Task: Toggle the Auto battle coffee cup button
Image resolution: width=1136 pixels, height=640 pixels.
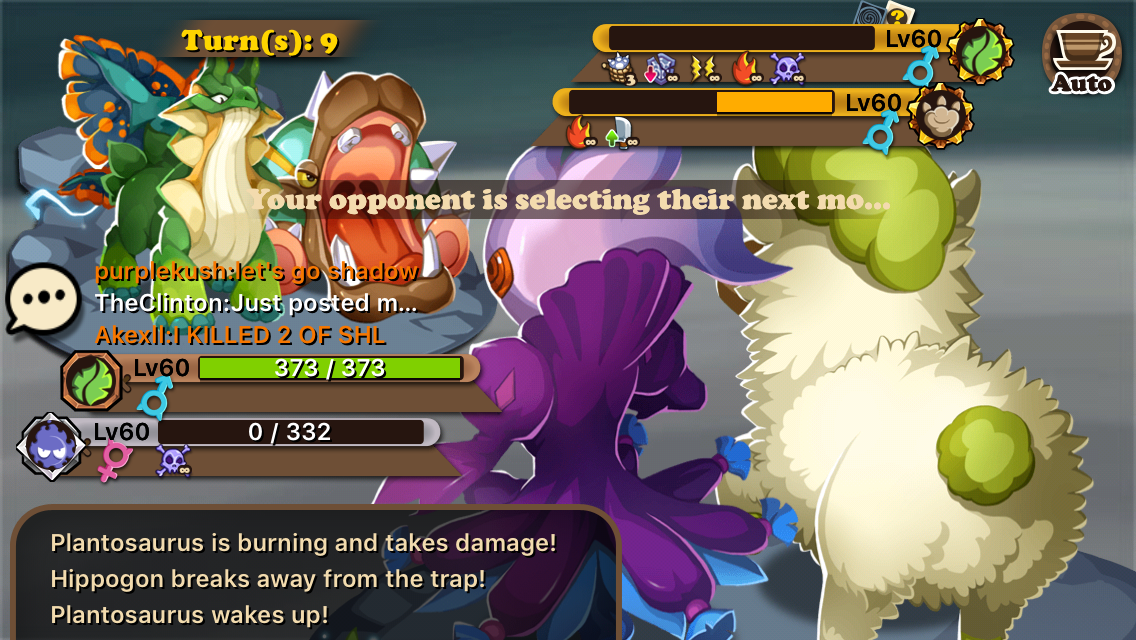Action: (x=1082, y=55)
